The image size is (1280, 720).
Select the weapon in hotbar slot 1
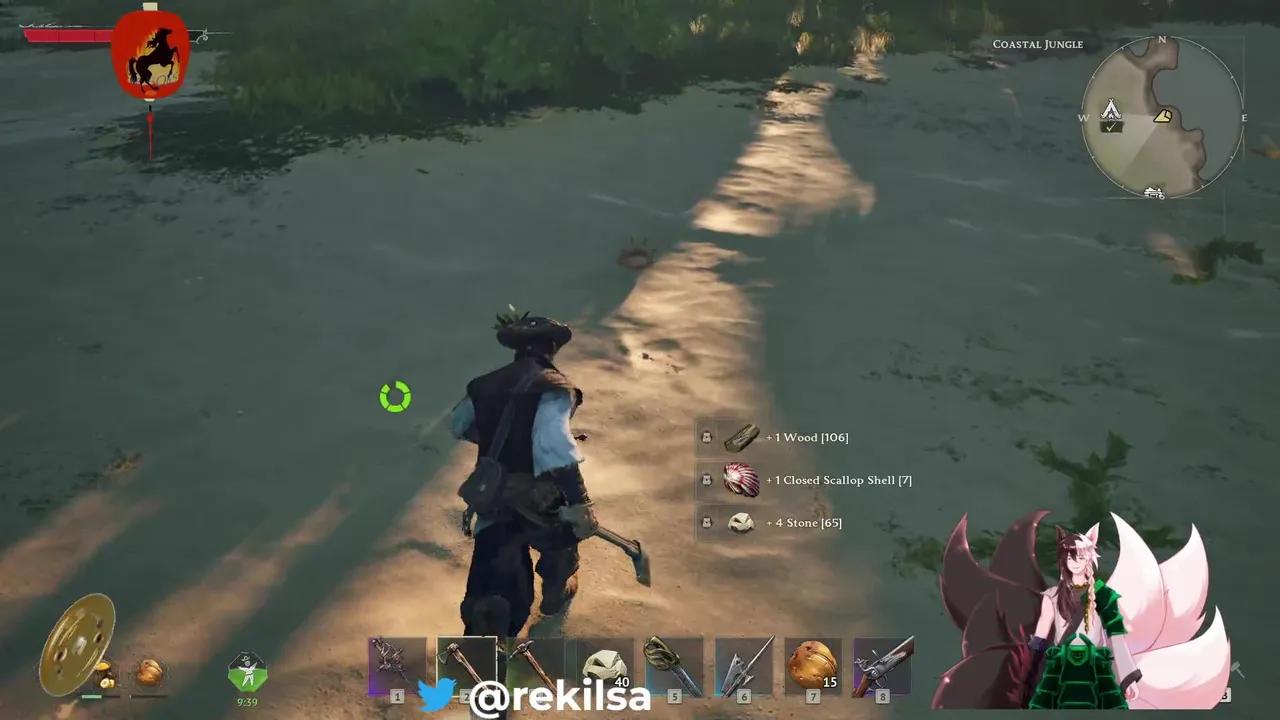click(x=398, y=663)
